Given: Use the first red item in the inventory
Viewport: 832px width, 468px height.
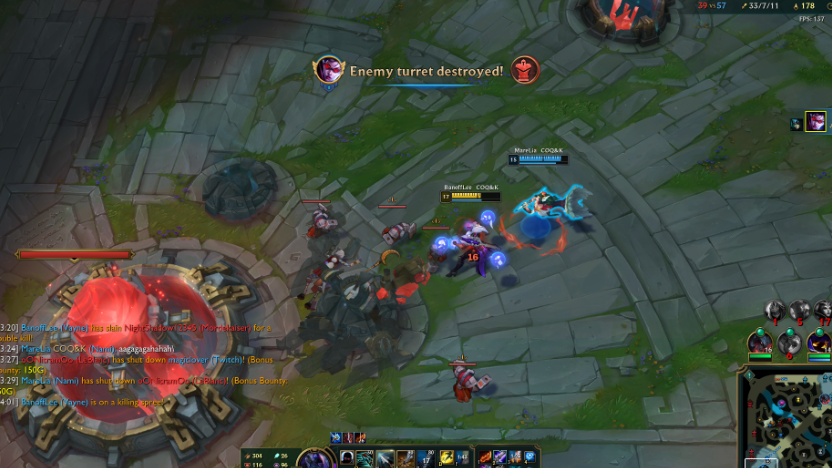Looking at the screenshot, I should coord(485,458).
